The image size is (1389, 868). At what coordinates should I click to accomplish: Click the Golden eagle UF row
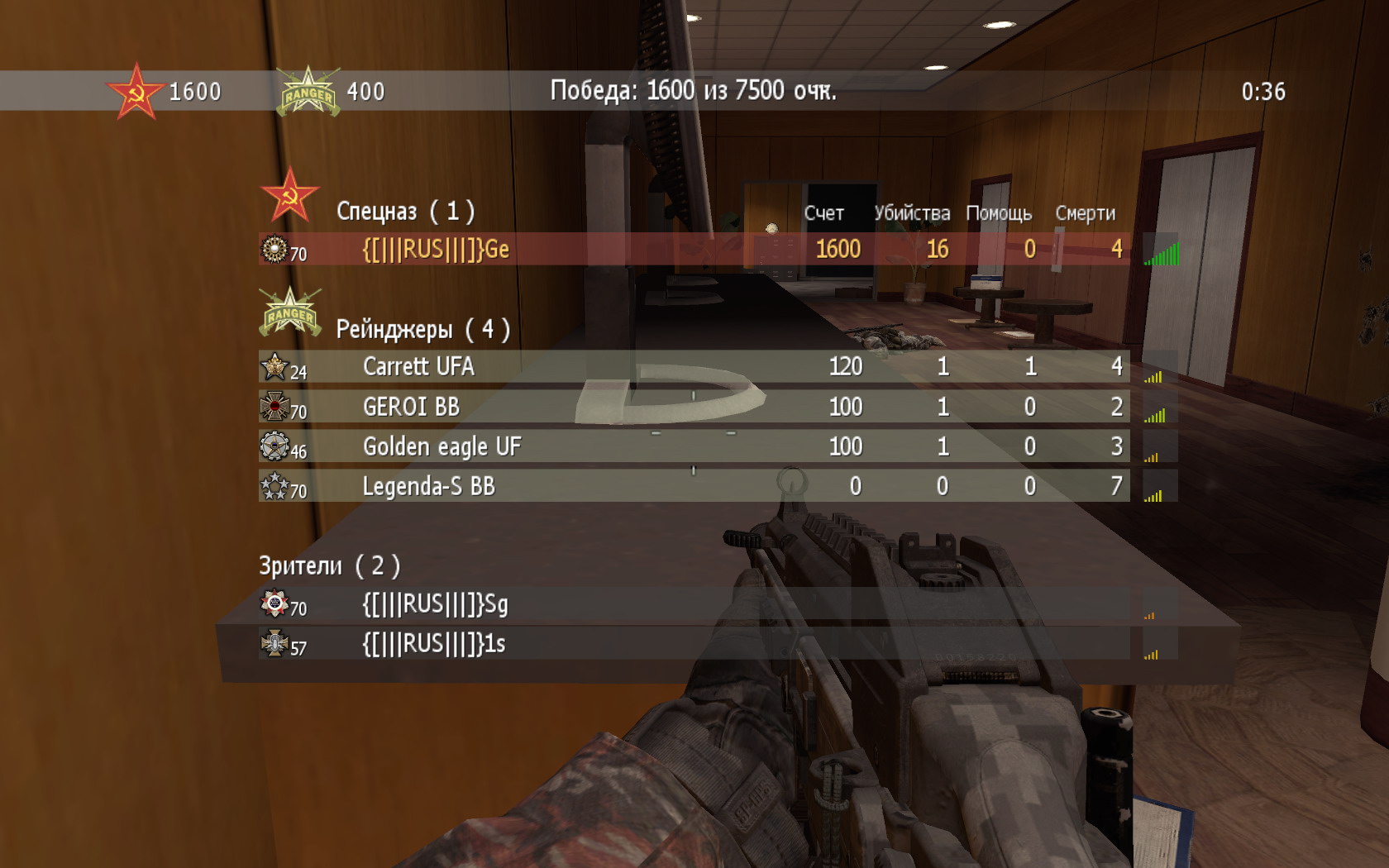(442, 447)
